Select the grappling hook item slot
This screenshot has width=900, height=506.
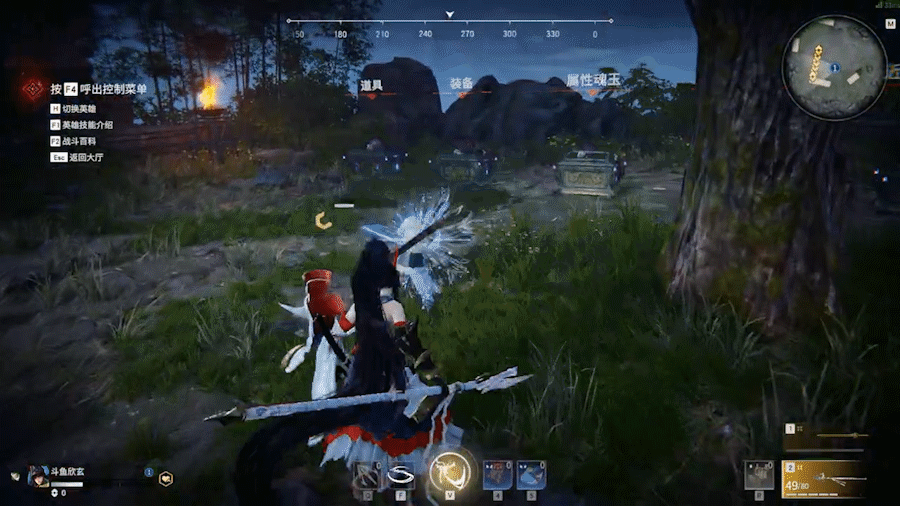[x=368, y=475]
